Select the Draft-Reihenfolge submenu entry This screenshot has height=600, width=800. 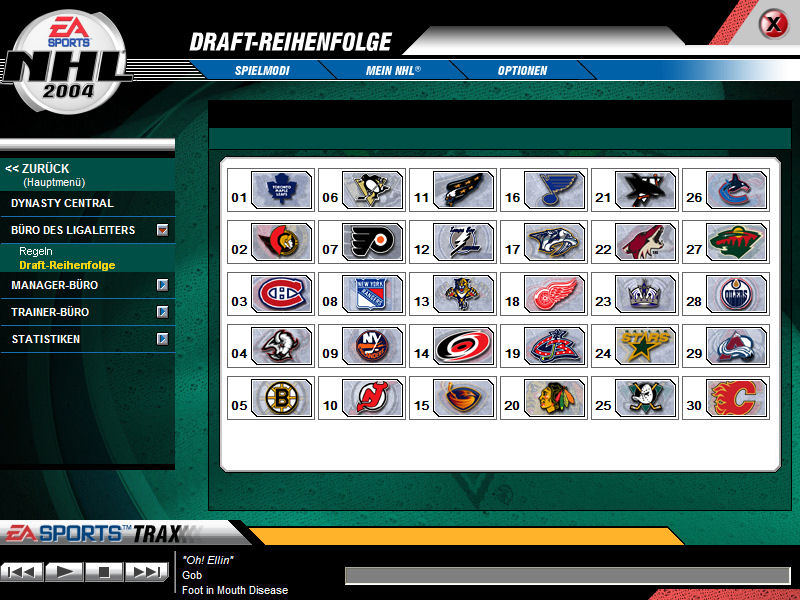[67, 265]
